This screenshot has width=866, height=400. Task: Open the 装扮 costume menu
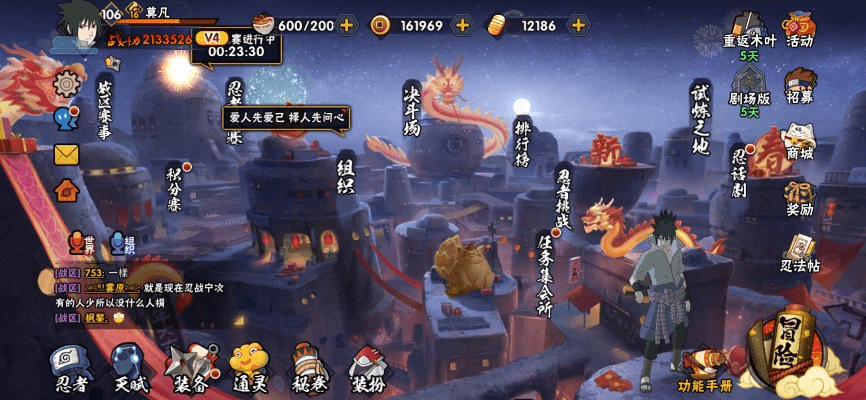367,367
